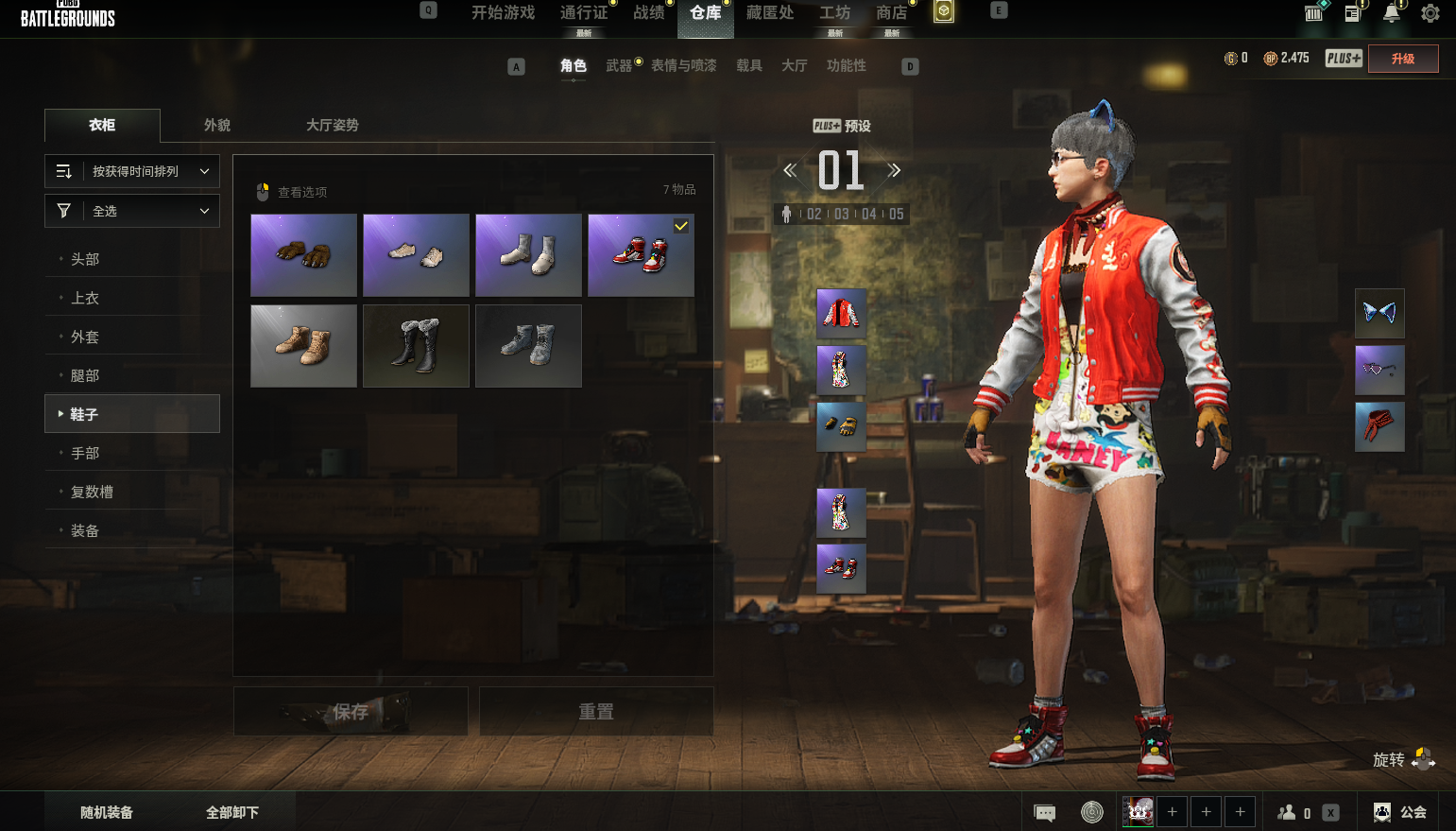The height and width of the screenshot is (831, 1456).
Task: Click the 随机装备 random equip button
Action: [107, 812]
